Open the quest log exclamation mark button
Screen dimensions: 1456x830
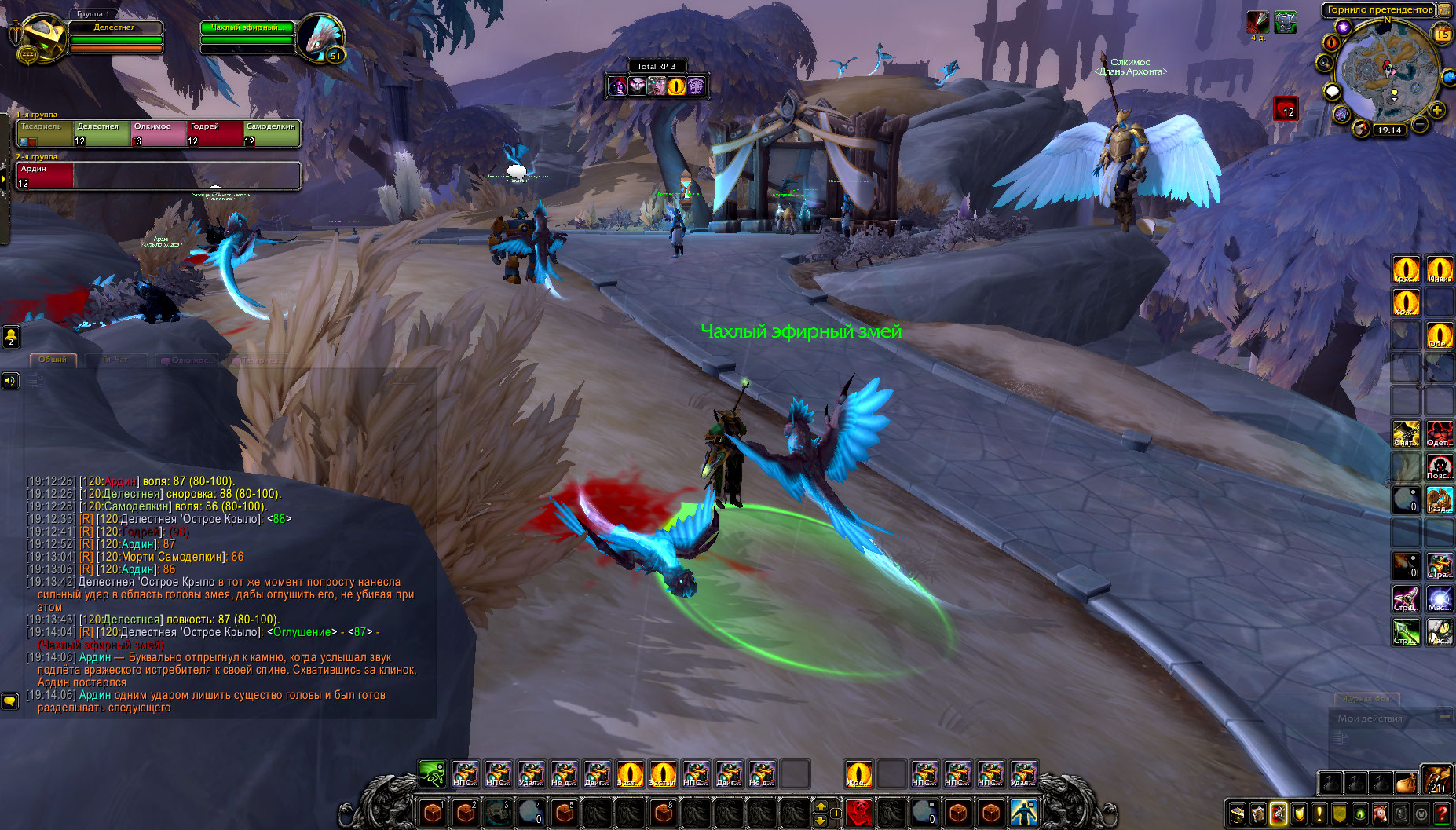(1319, 814)
